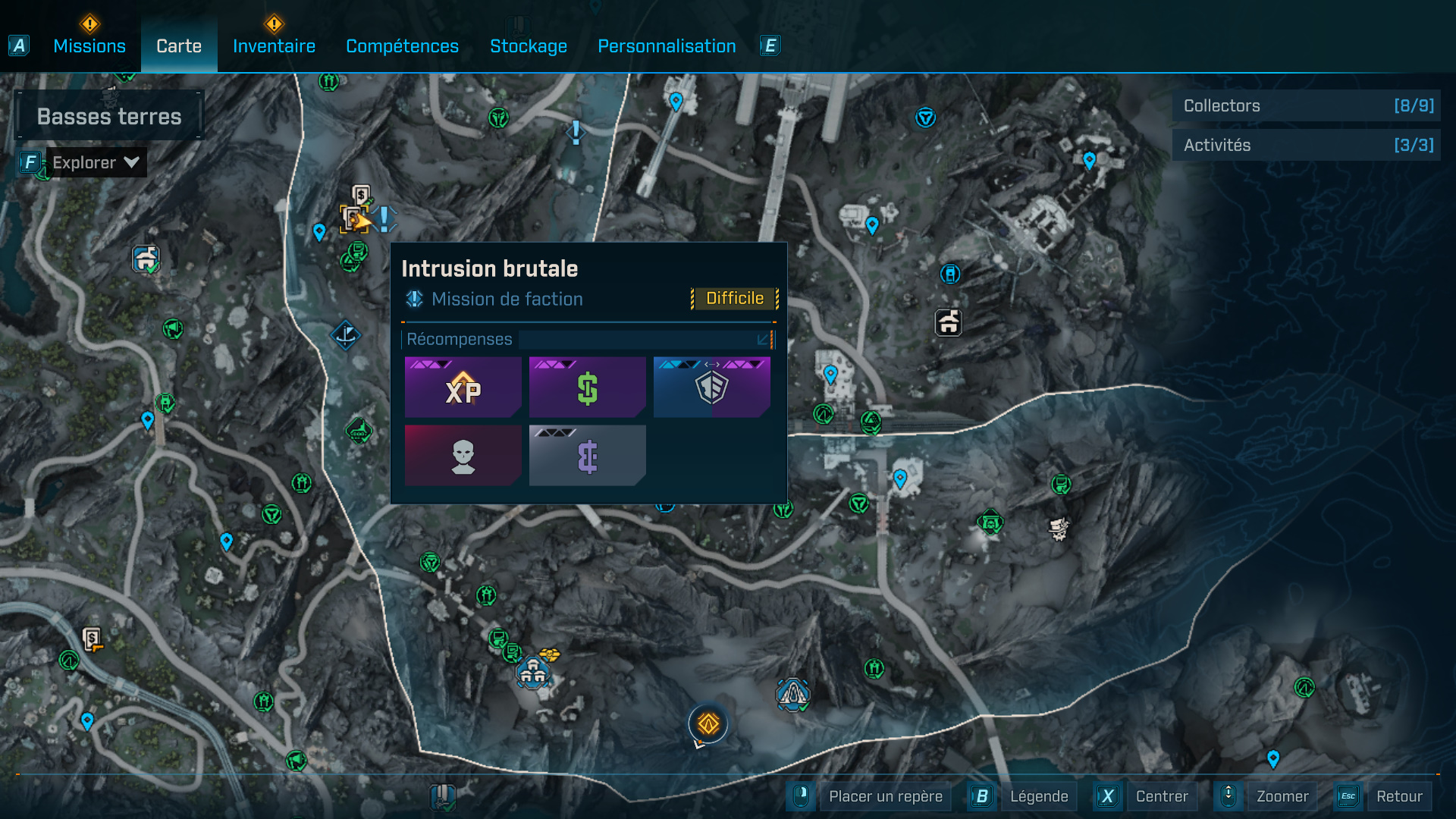Switch to Personnalisation tab
This screenshot has height=819, width=1456.
point(667,46)
